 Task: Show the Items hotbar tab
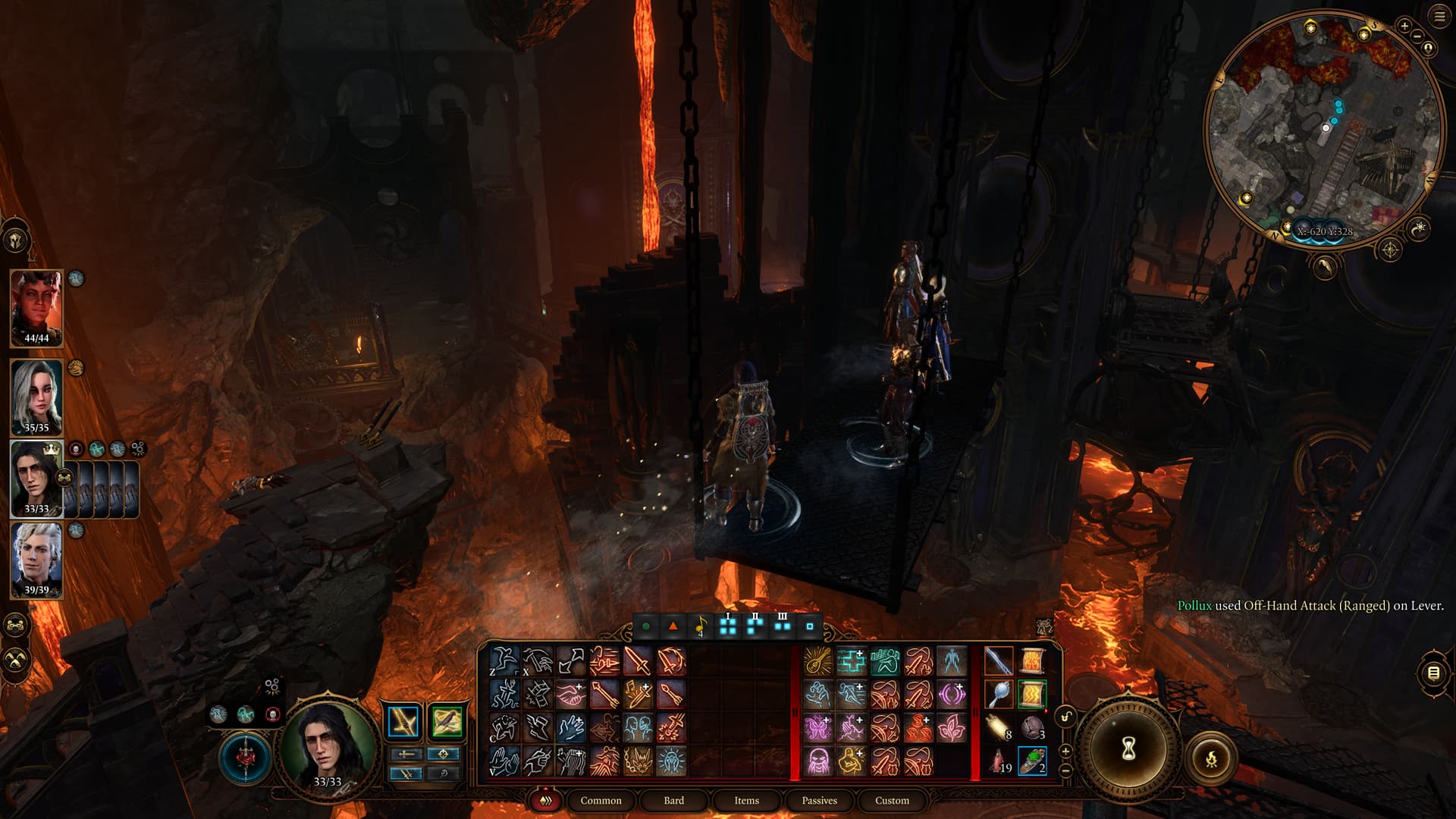point(746,800)
